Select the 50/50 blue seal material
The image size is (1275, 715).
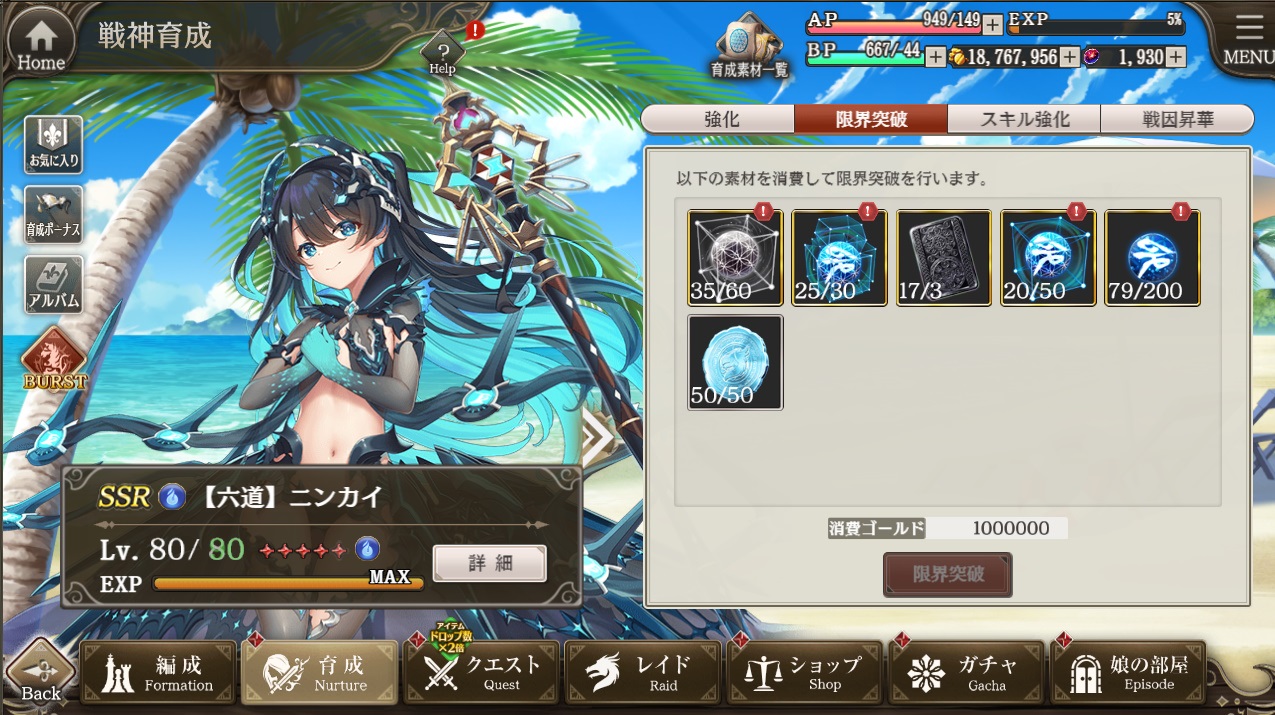735,362
